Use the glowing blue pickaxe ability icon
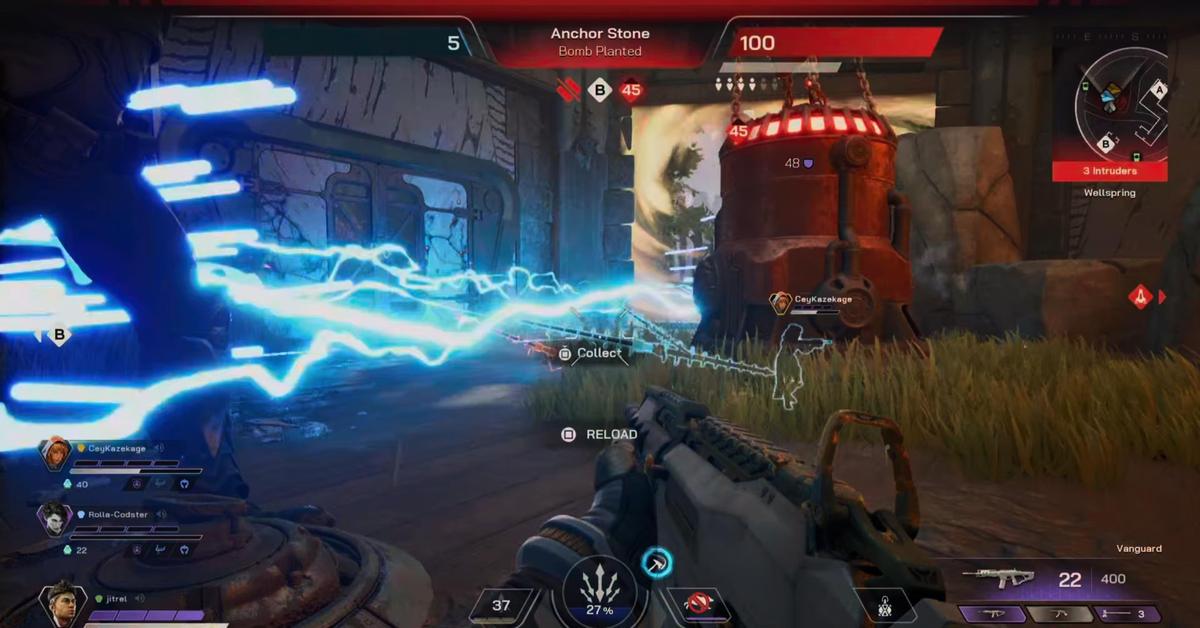This screenshot has width=1200, height=628. click(657, 563)
